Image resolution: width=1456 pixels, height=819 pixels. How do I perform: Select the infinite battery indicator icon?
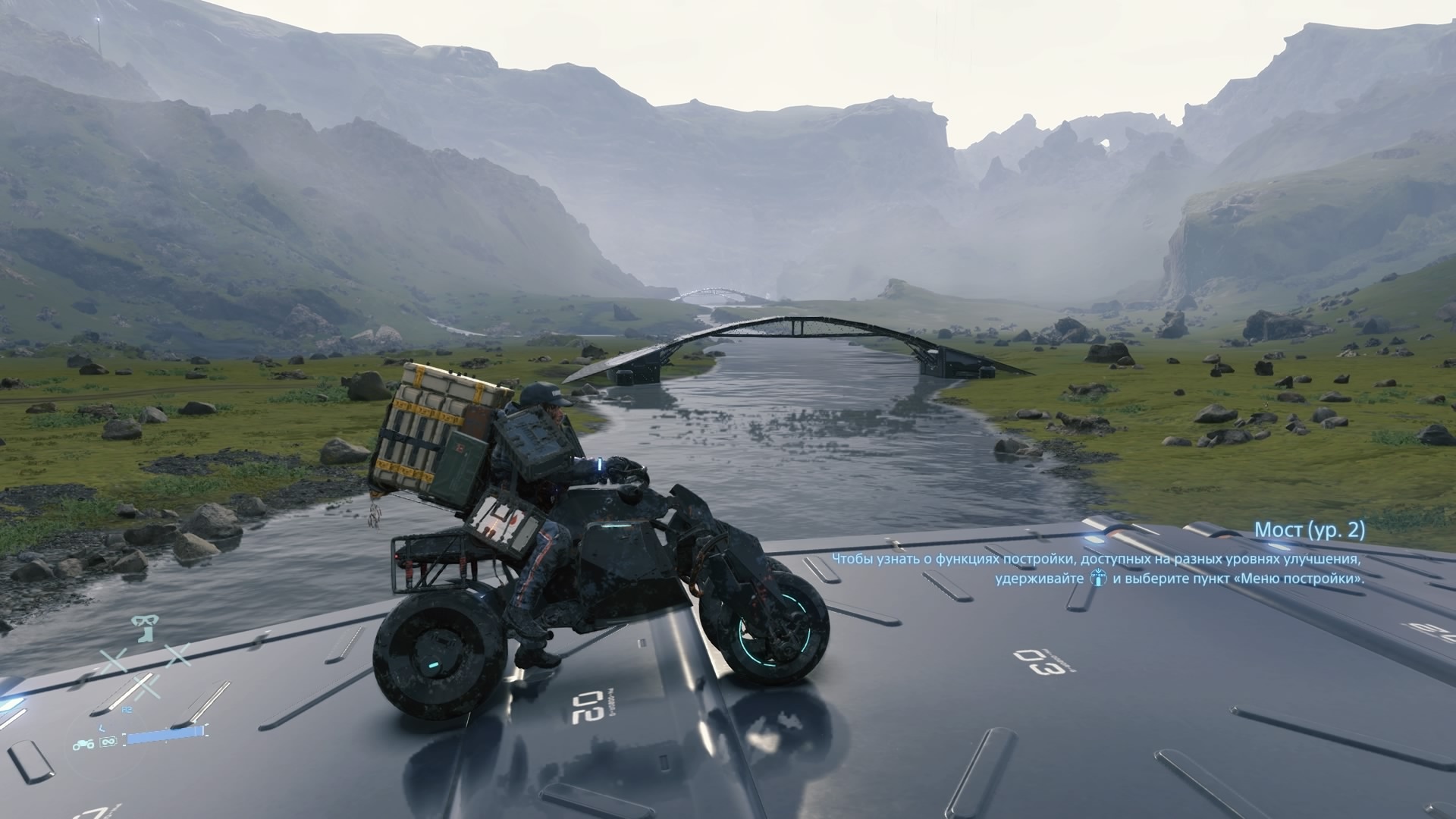coord(108,743)
